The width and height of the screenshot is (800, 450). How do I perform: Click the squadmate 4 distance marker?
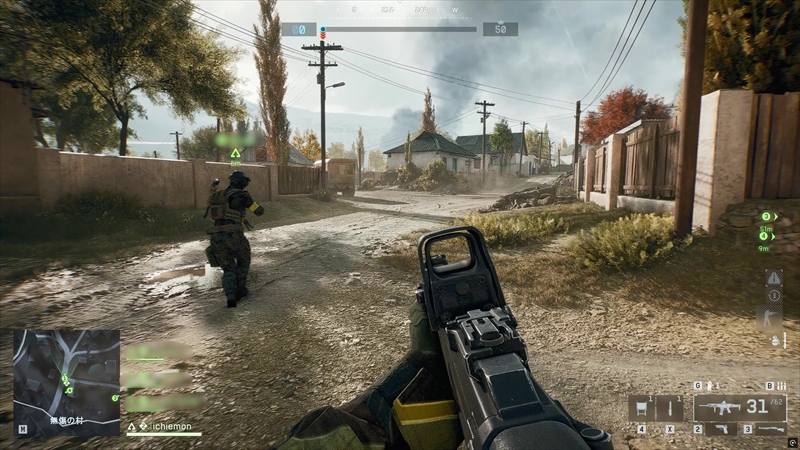tap(766, 237)
